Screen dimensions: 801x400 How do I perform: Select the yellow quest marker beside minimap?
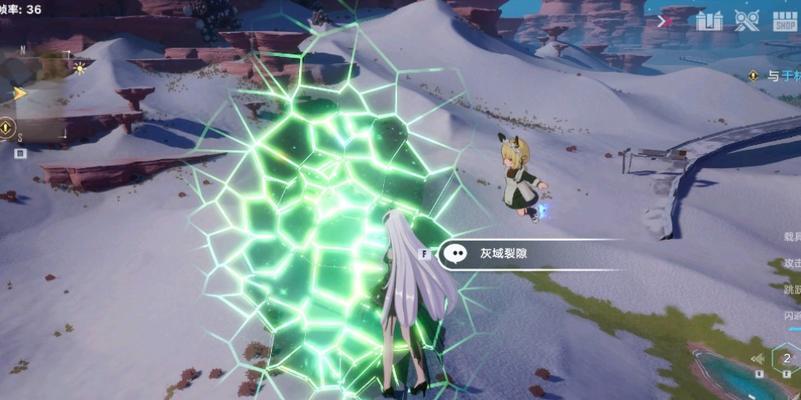7,128
